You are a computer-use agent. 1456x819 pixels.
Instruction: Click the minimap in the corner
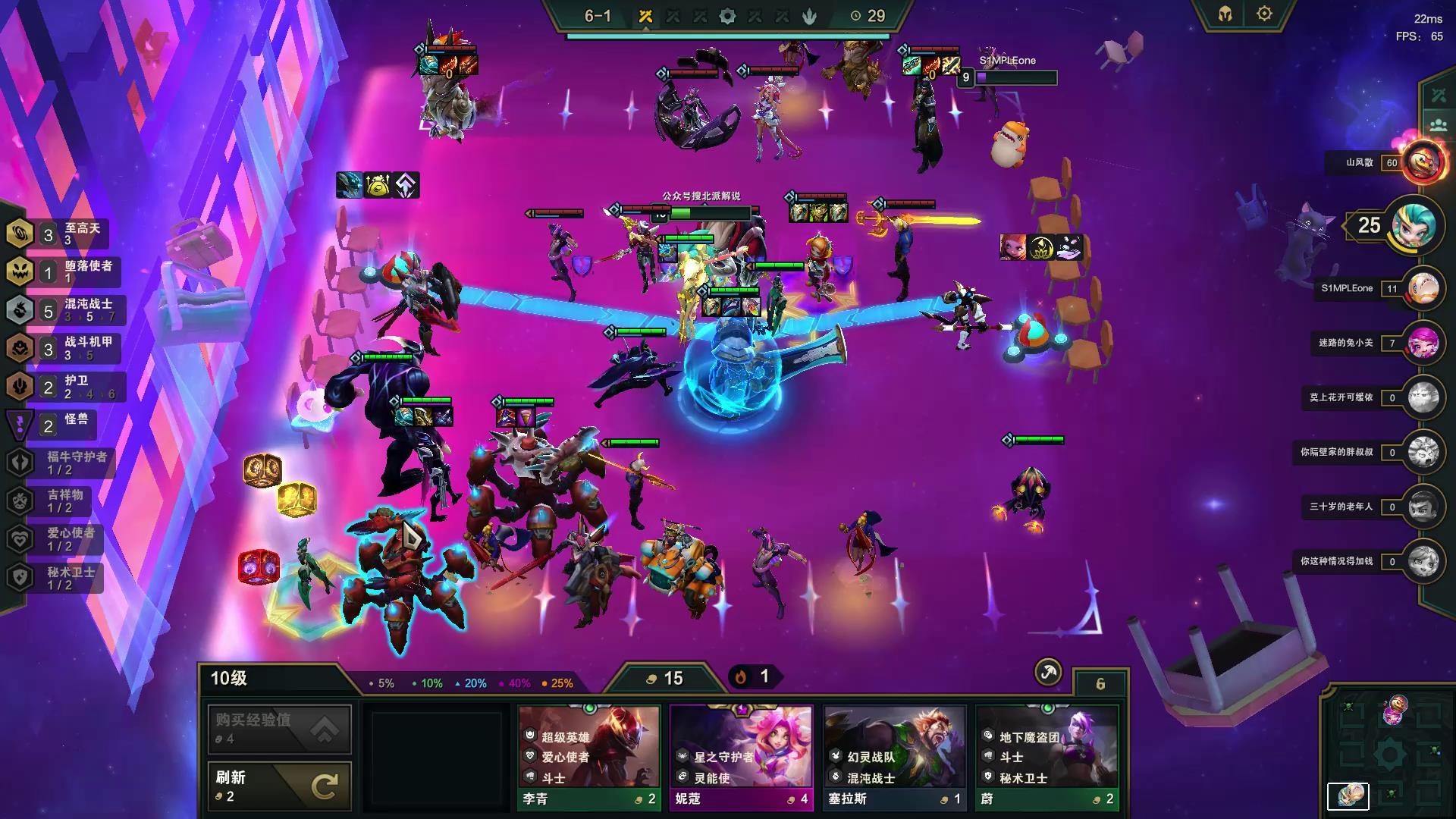click(x=1389, y=751)
